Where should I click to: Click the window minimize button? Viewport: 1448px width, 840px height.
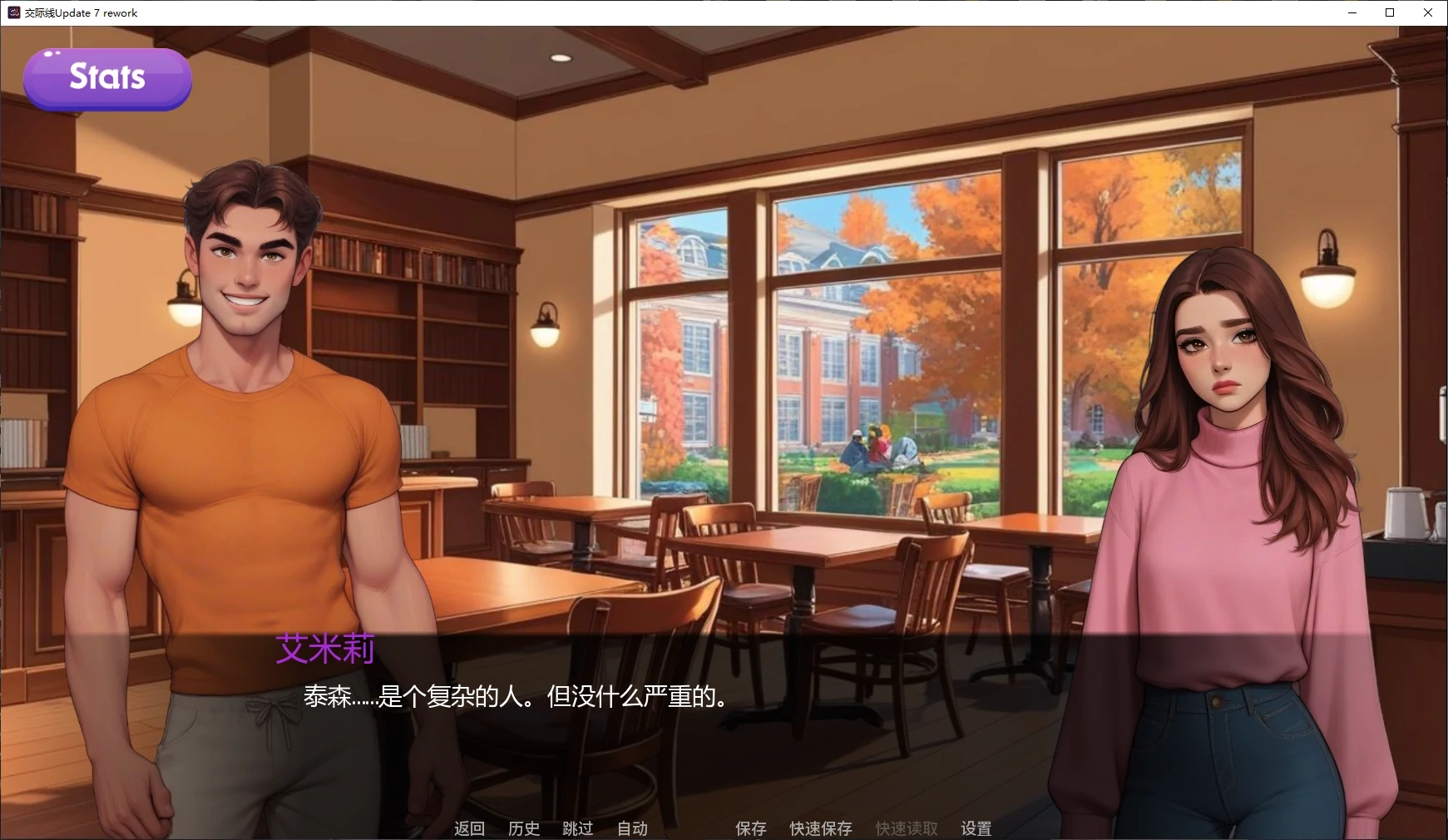point(1352,12)
